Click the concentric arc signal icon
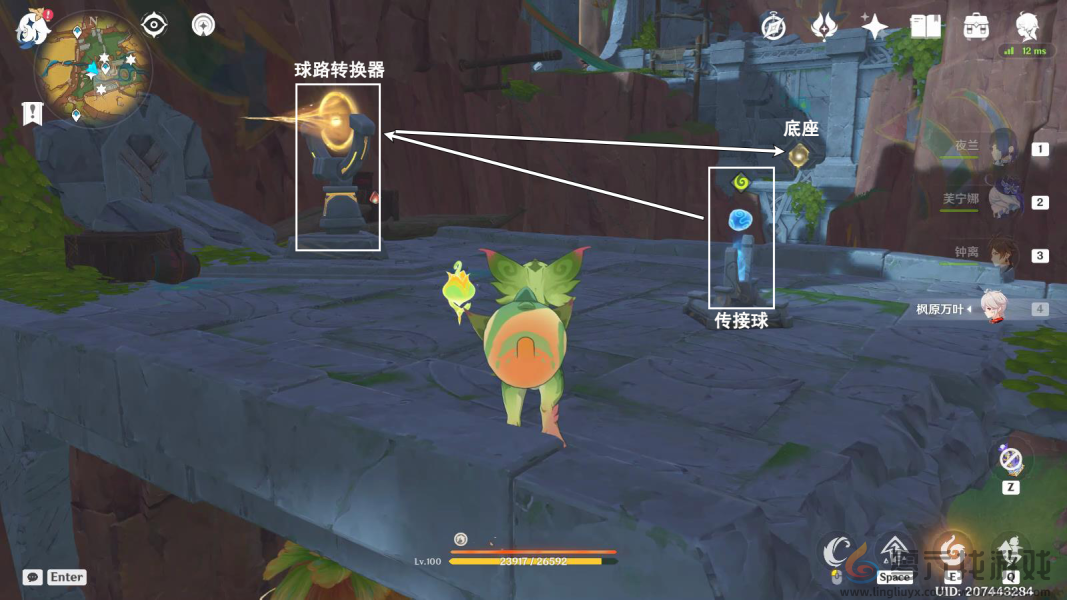This screenshot has height=600, width=1067. tap(203, 25)
